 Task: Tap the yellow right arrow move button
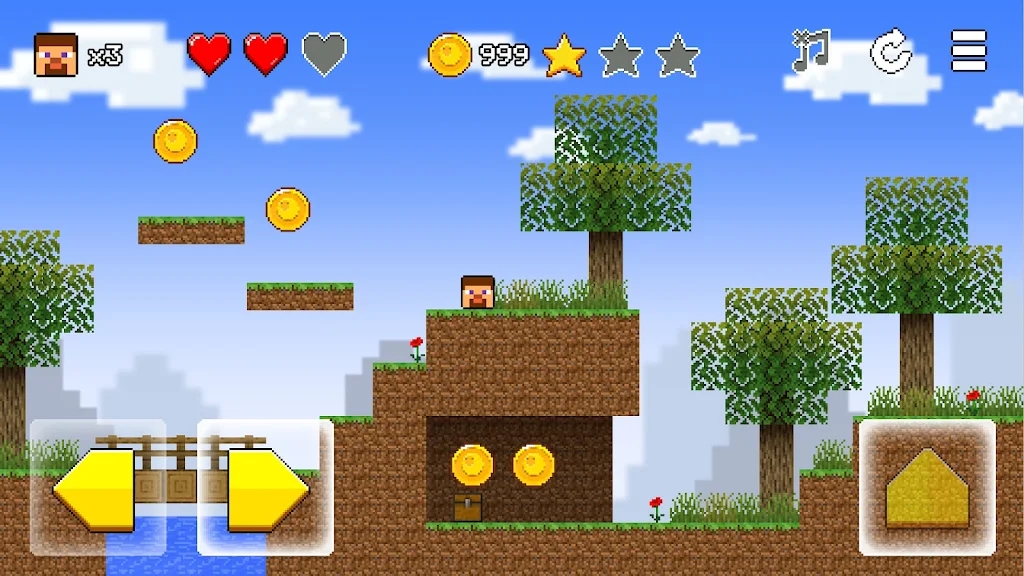coord(266,488)
